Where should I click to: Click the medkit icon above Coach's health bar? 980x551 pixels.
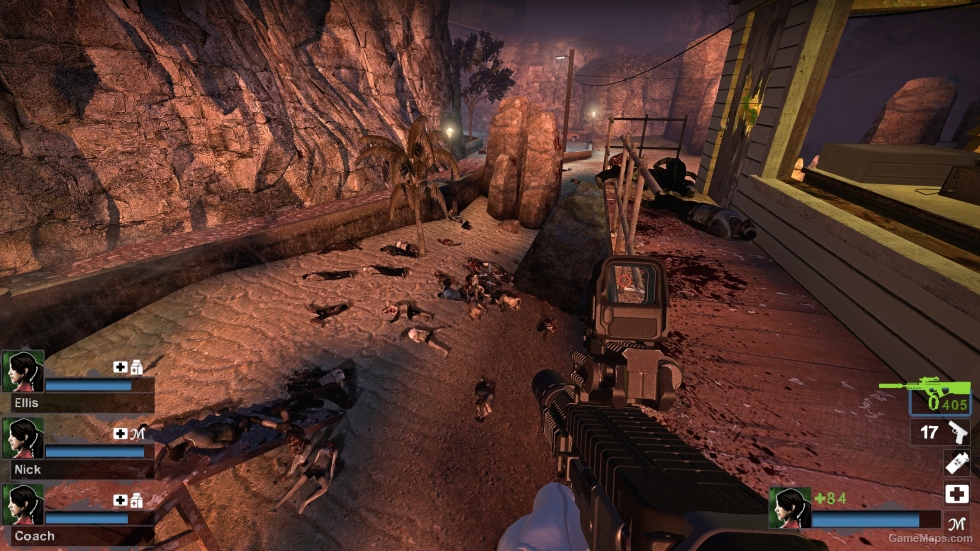[120, 500]
